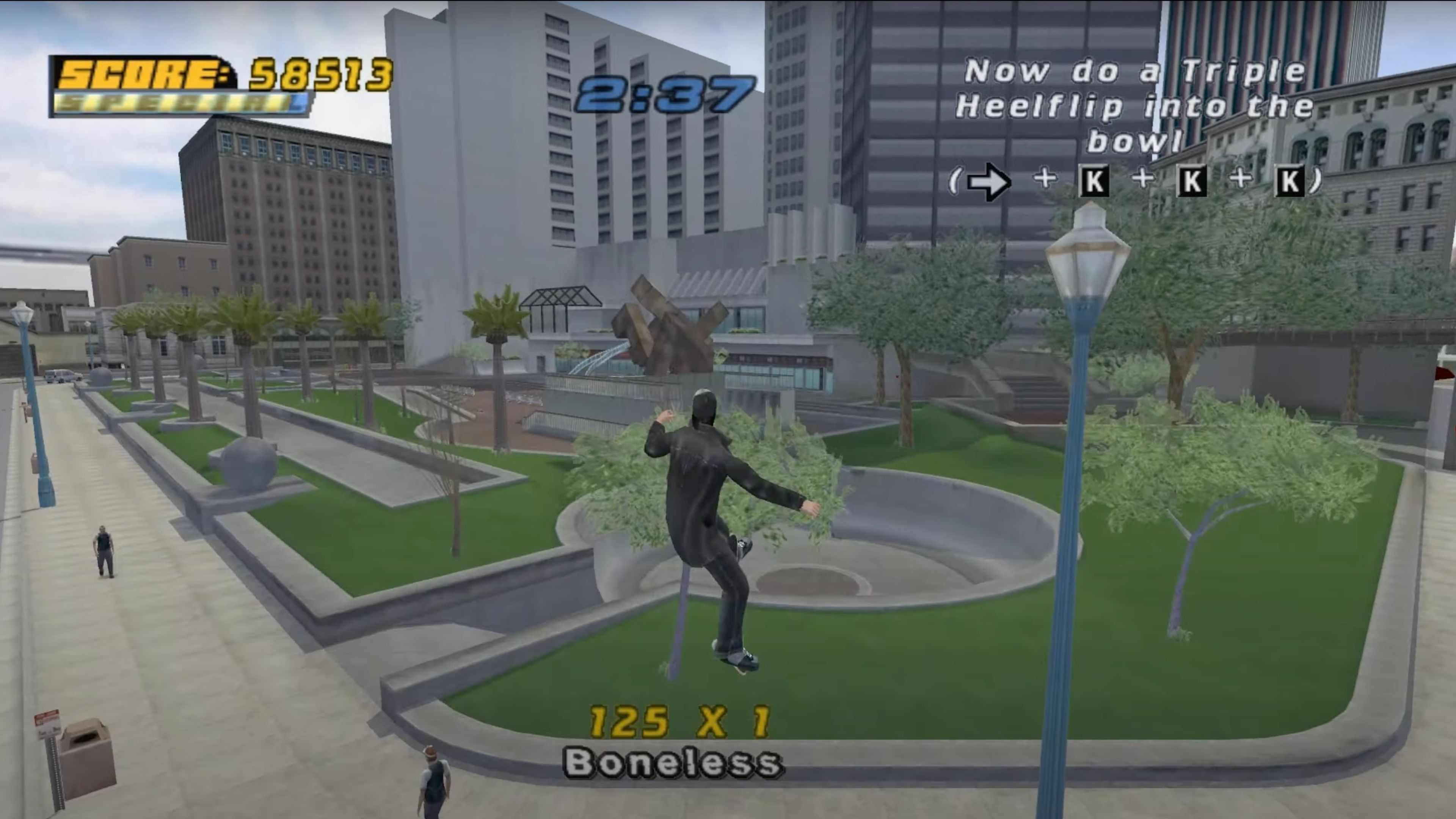Select the first K button icon
Viewport: 1456px width, 819px height.
click(1094, 181)
